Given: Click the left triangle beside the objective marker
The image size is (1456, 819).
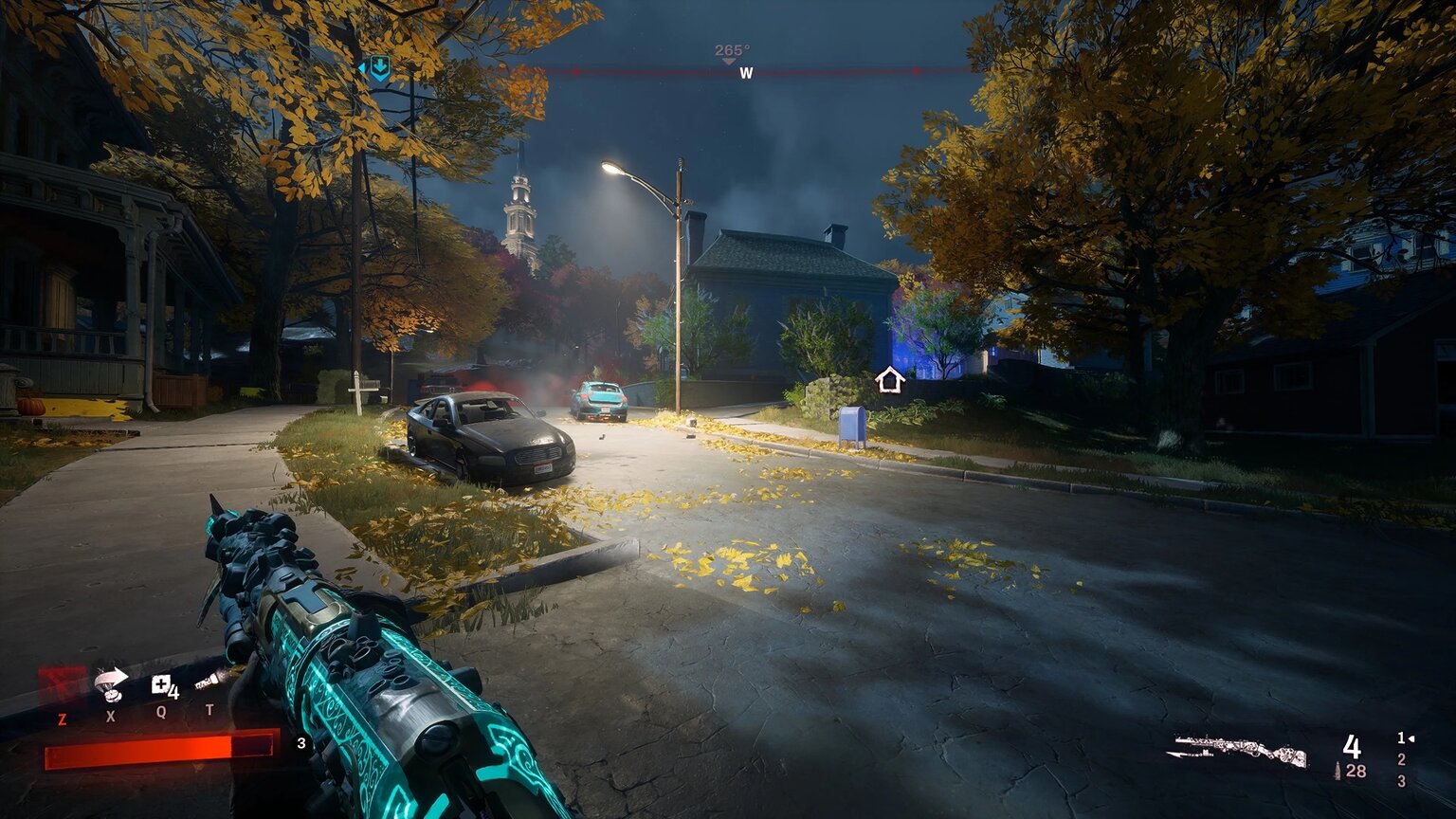Looking at the screenshot, I should pos(363,66).
